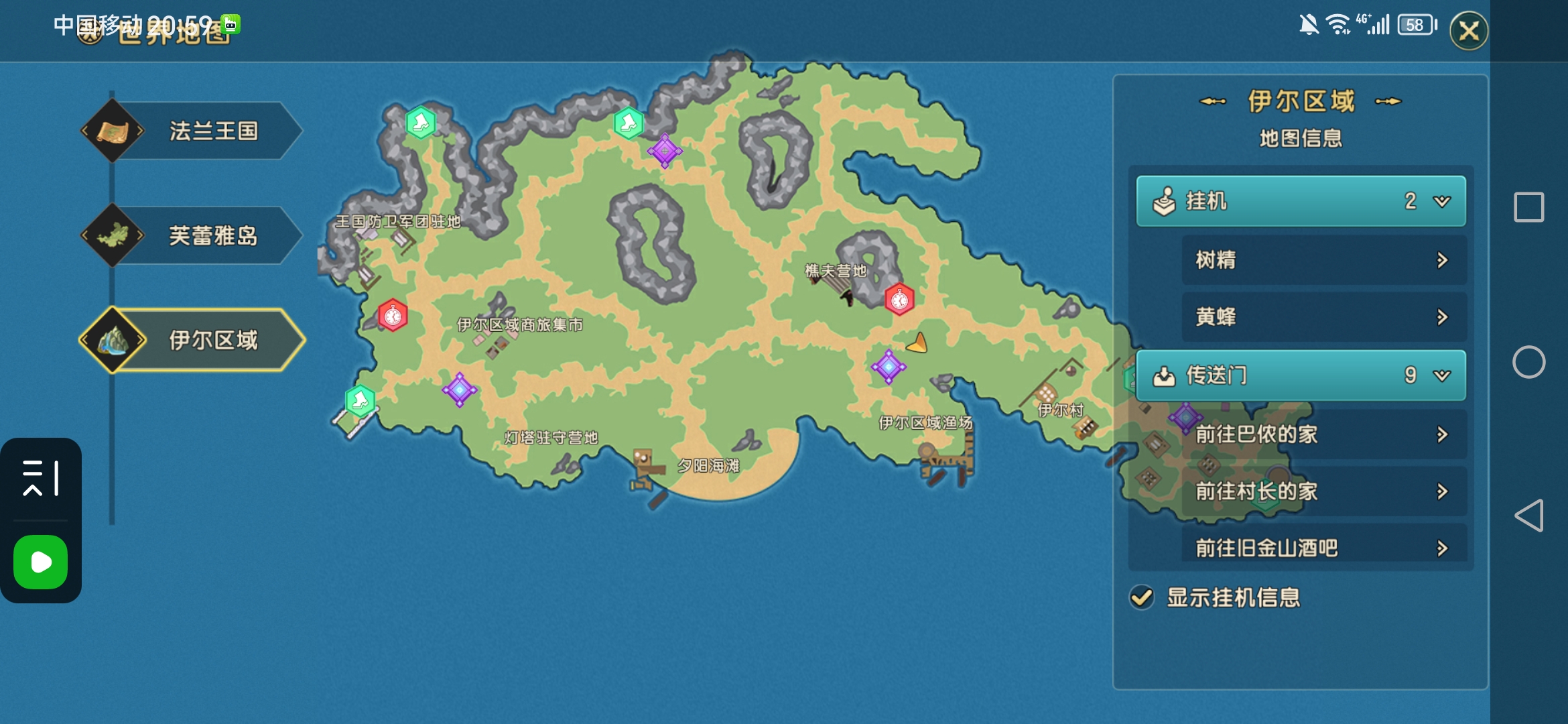Close the world map screen

tap(1469, 31)
